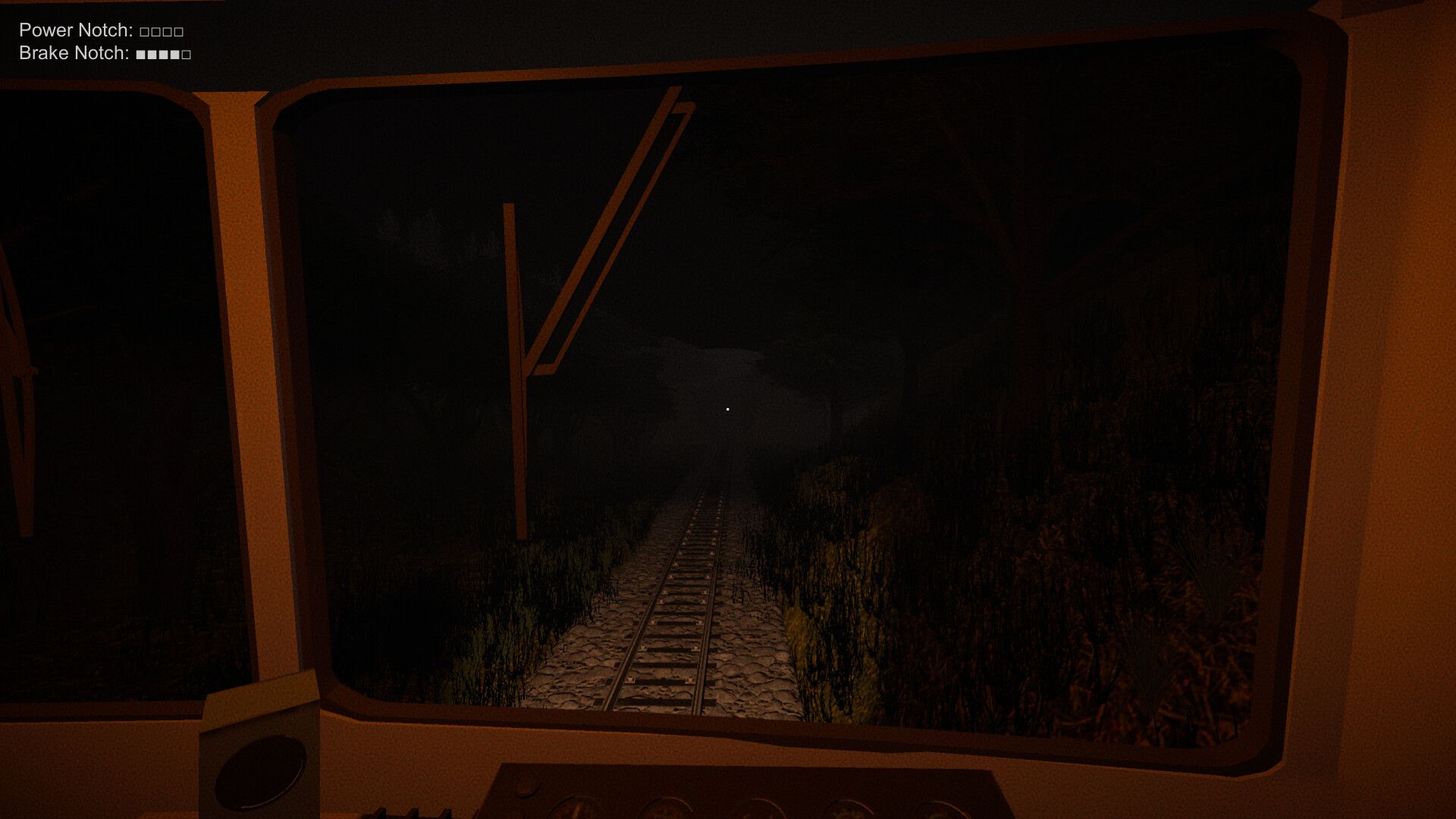Select the fourth Power Notch square
1456x819 pixels.
178,31
